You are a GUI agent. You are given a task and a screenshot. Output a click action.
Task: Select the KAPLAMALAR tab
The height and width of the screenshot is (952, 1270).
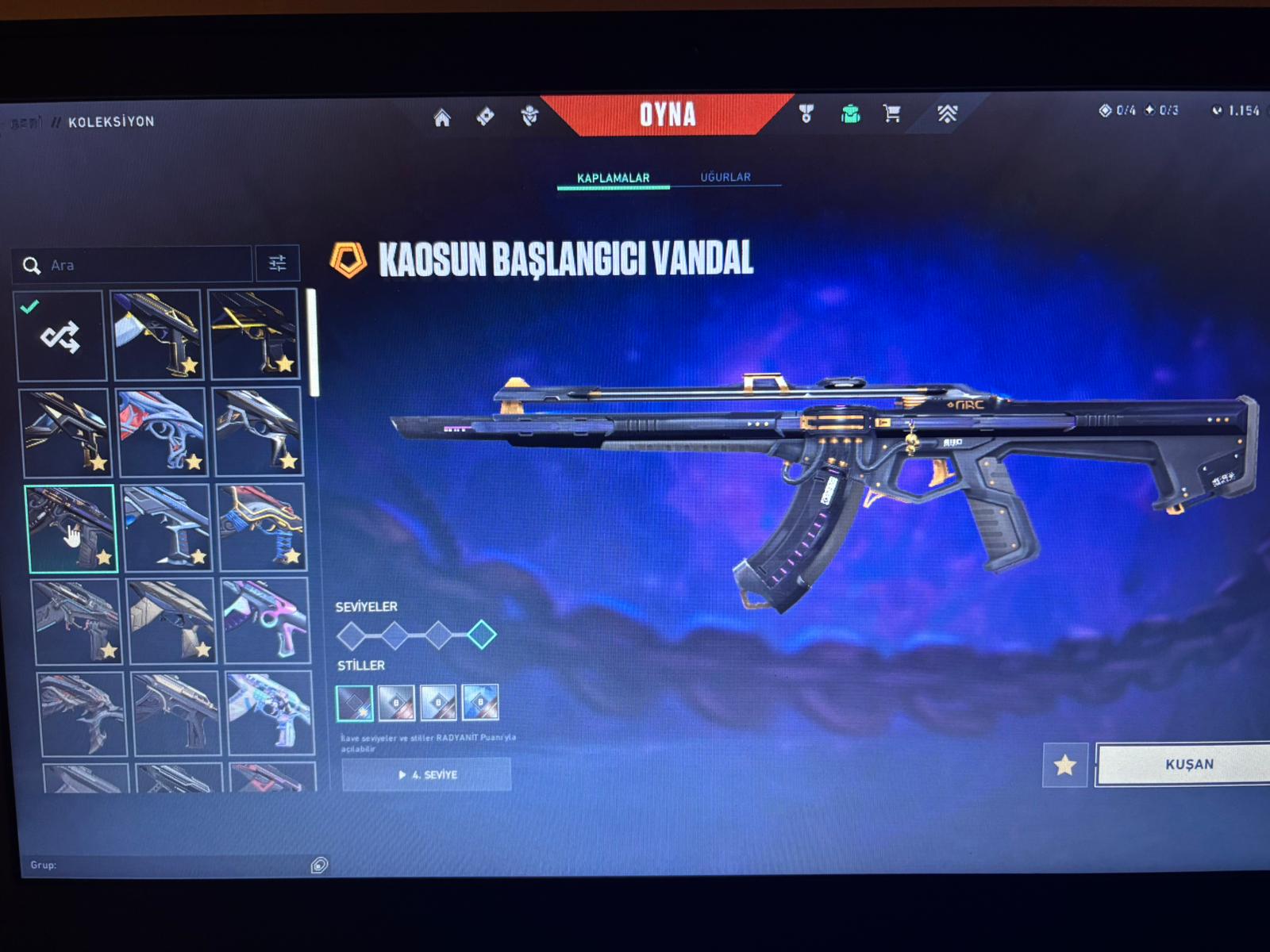pos(613,178)
